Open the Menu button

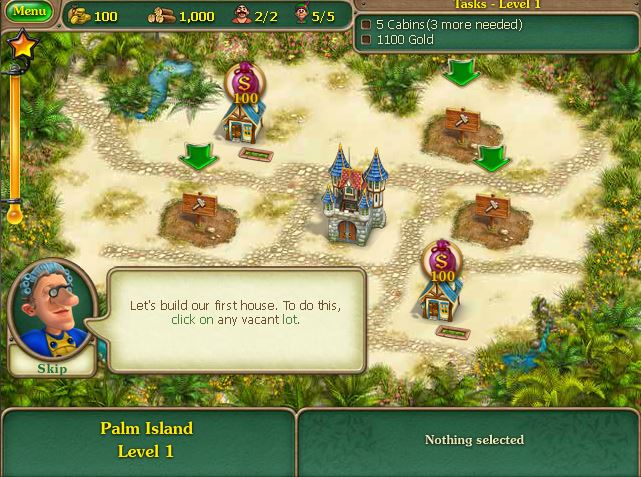click(x=30, y=13)
